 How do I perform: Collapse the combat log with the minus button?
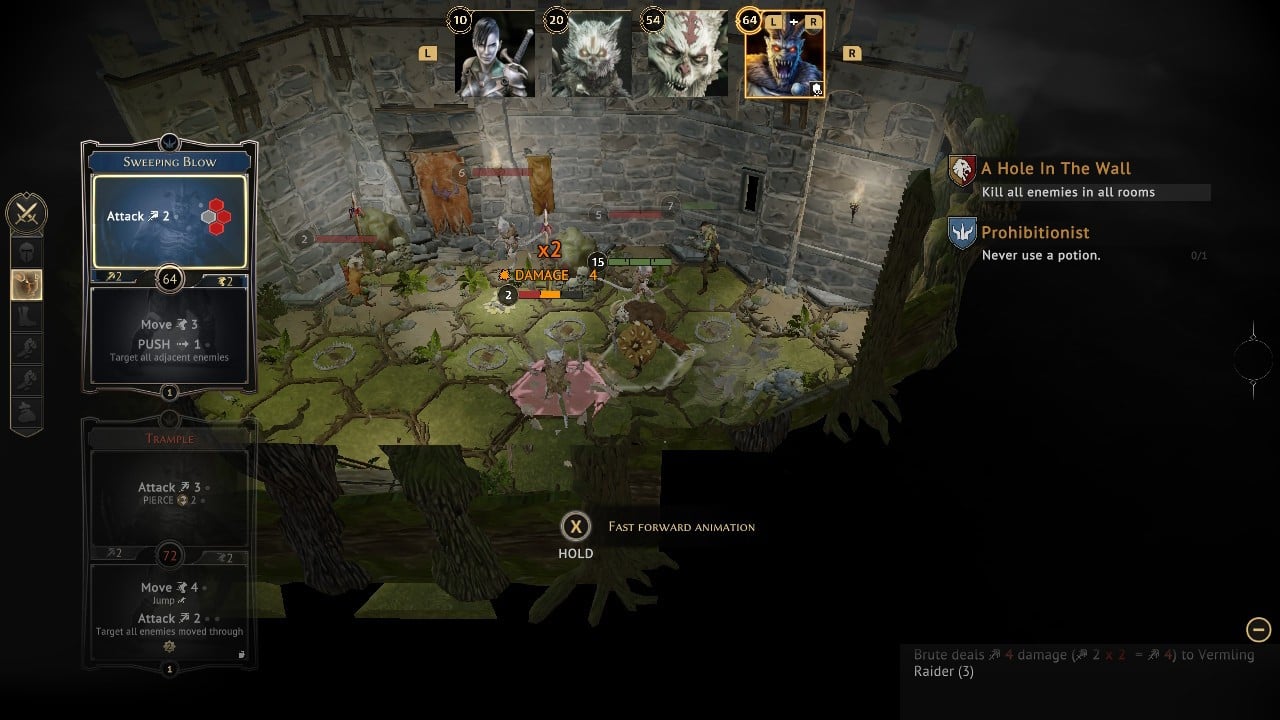pyautogui.click(x=1258, y=629)
